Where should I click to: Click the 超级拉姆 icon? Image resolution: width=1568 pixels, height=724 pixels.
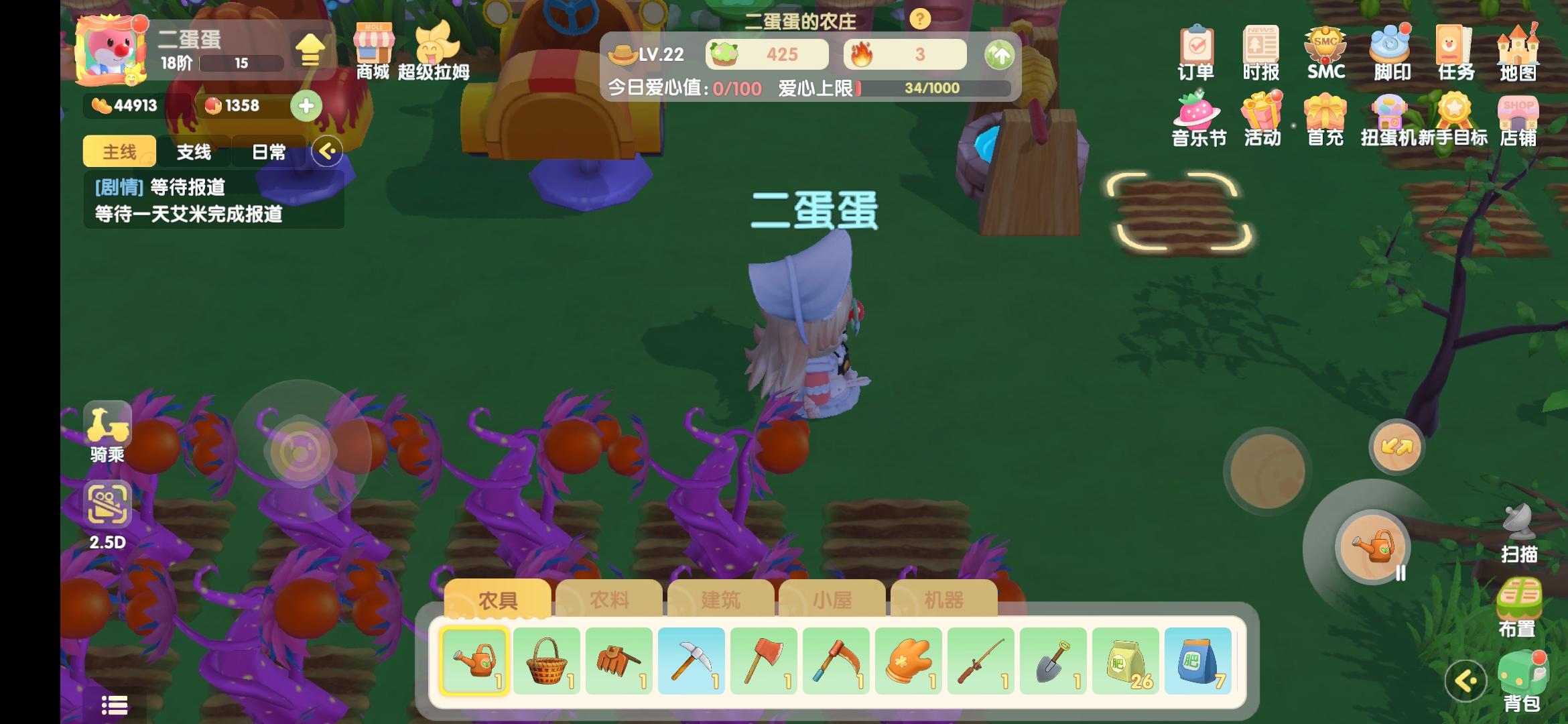[436, 47]
